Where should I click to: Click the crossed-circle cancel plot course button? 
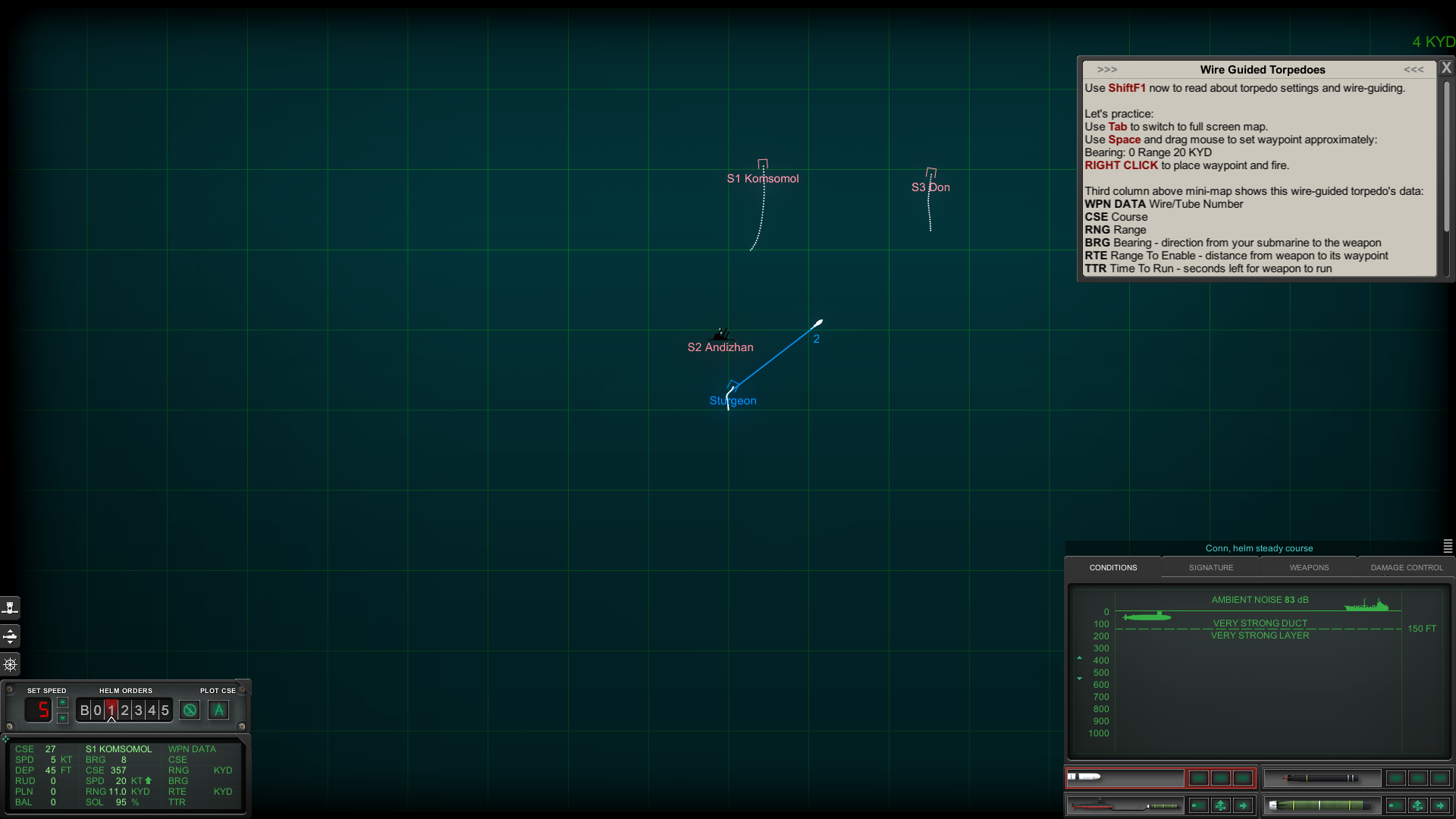pos(190,711)
